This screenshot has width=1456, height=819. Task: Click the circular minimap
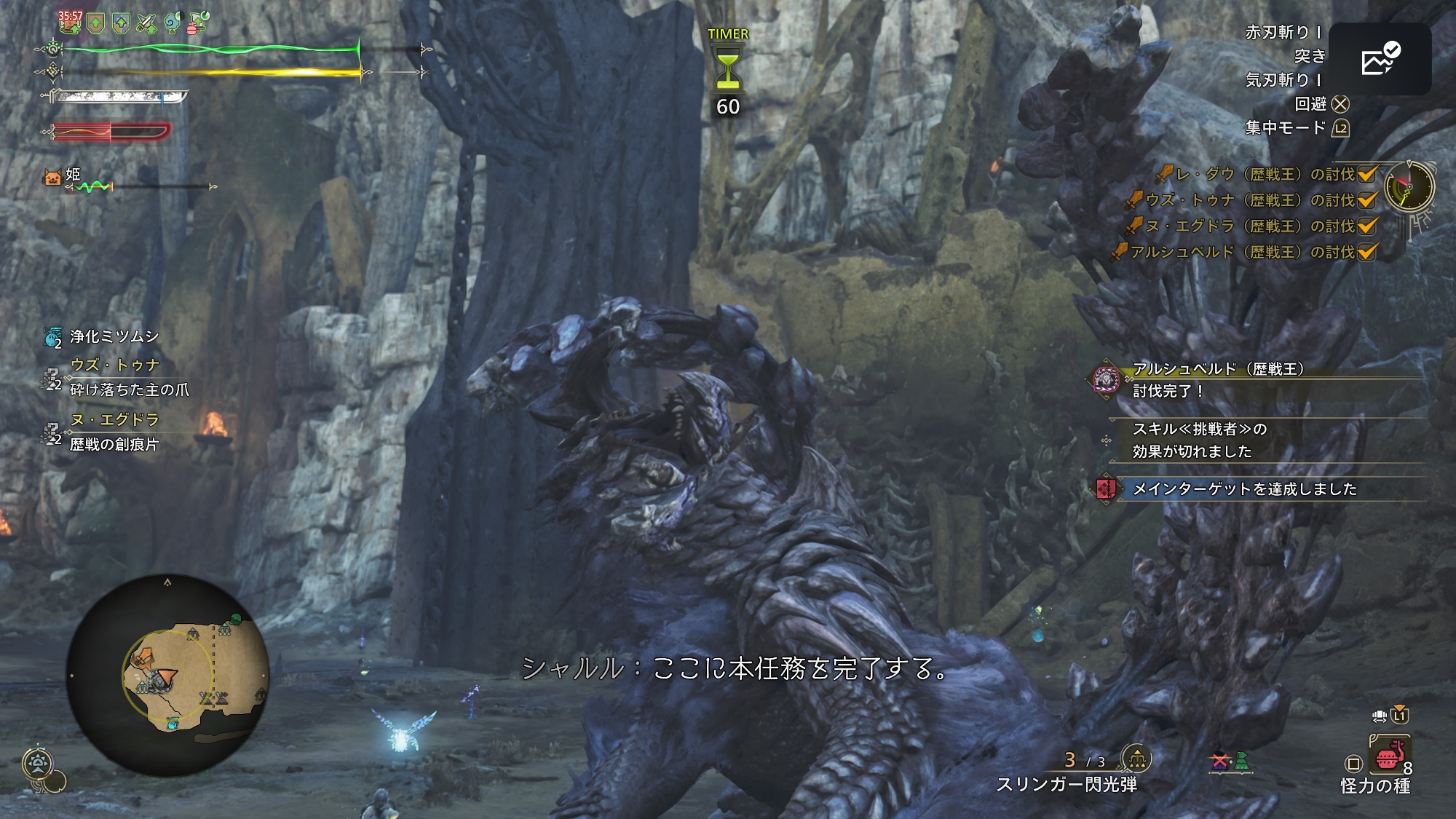167,675
